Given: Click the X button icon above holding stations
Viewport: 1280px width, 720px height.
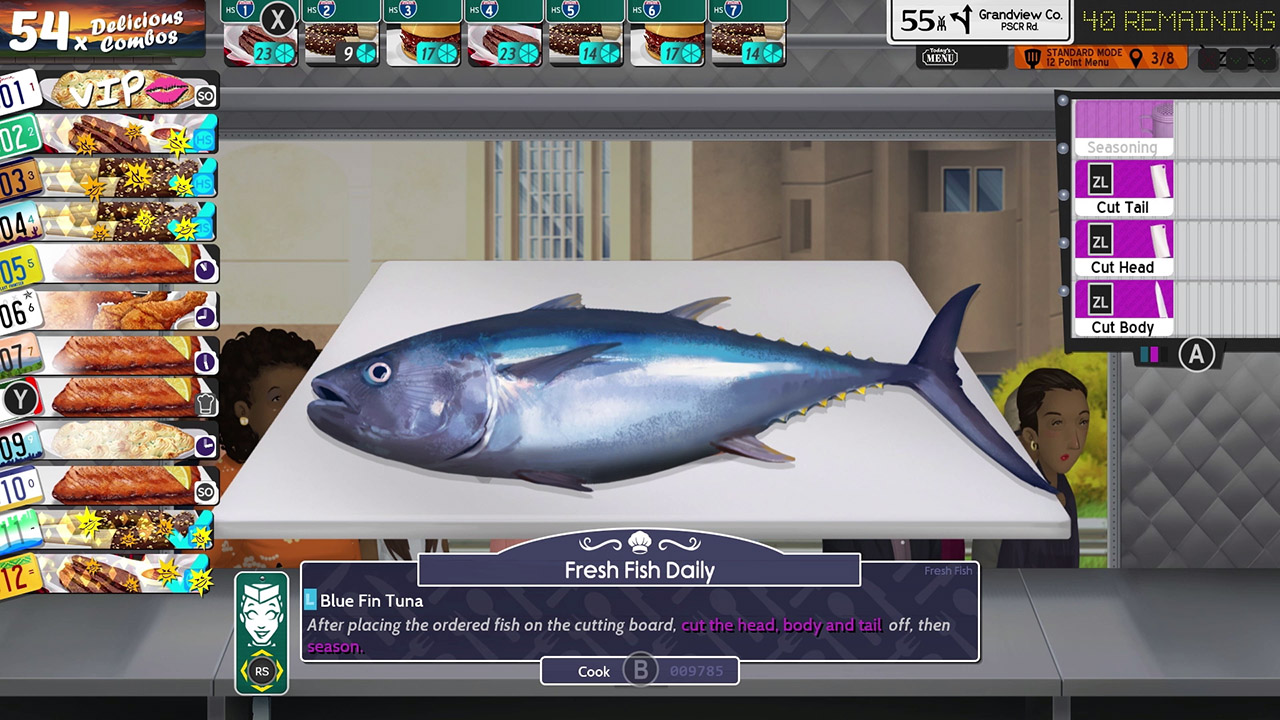Looking at the screenshot, I should [x=278, y=20].
